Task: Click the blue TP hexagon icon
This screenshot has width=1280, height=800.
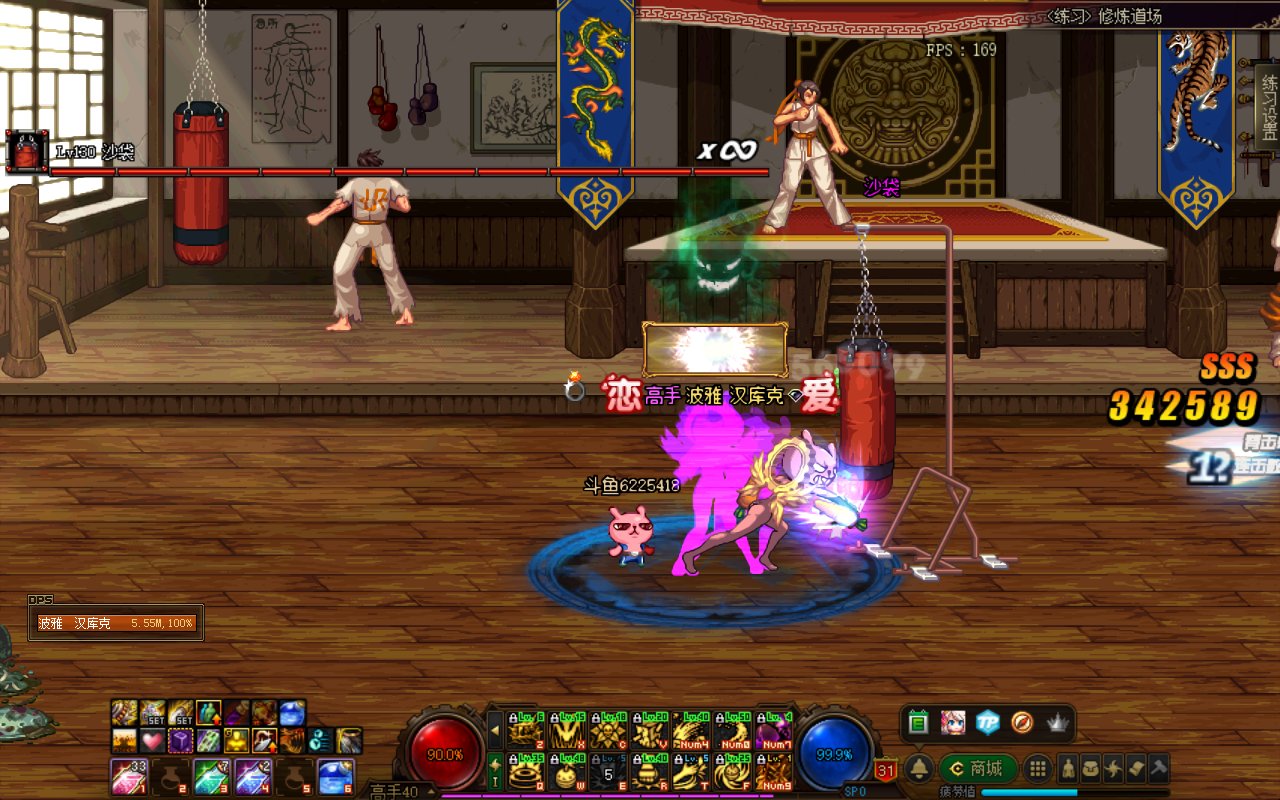Action: 988,722
